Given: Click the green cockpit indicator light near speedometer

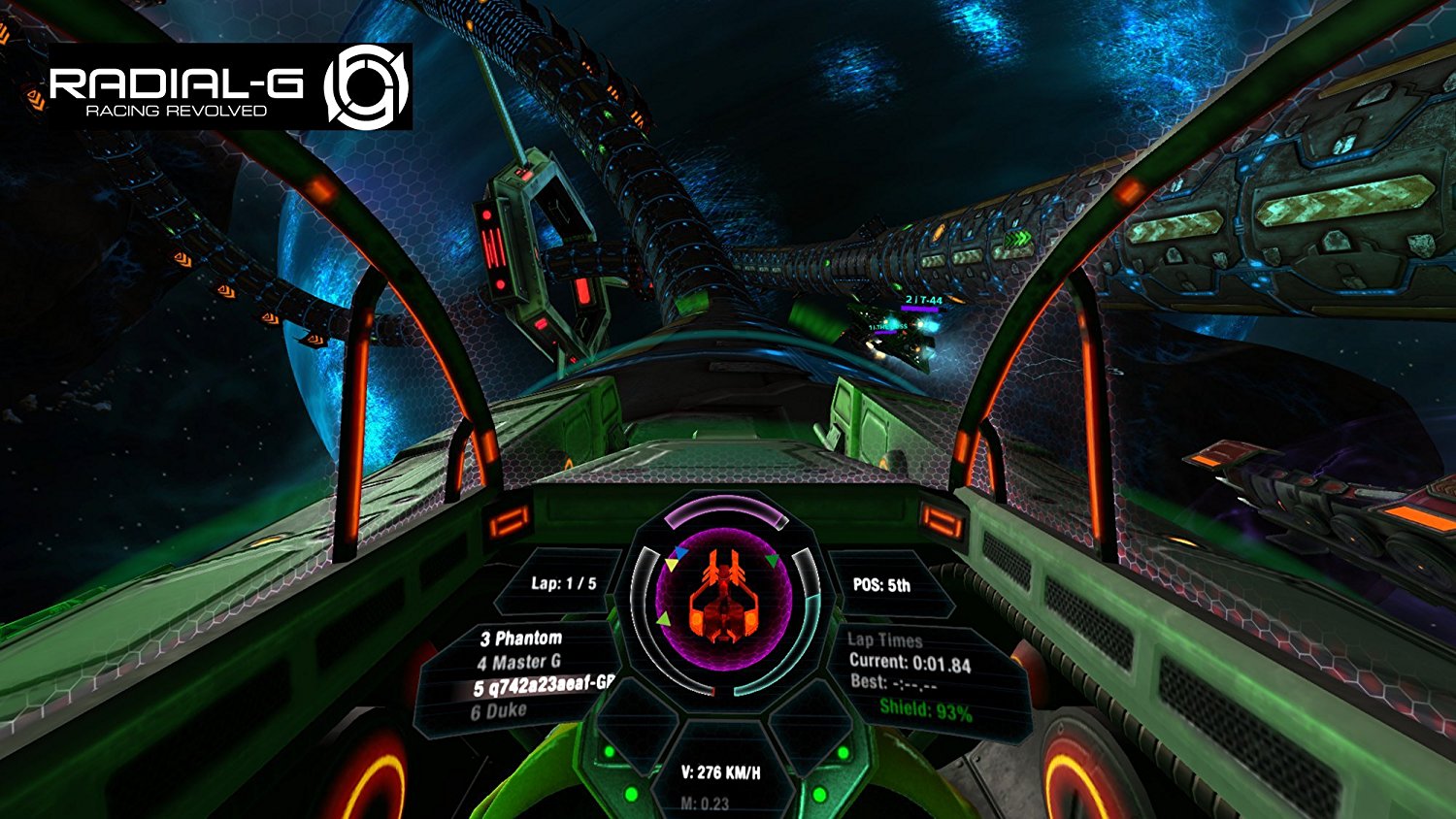Looking at the screenshot, I should 607,752.
